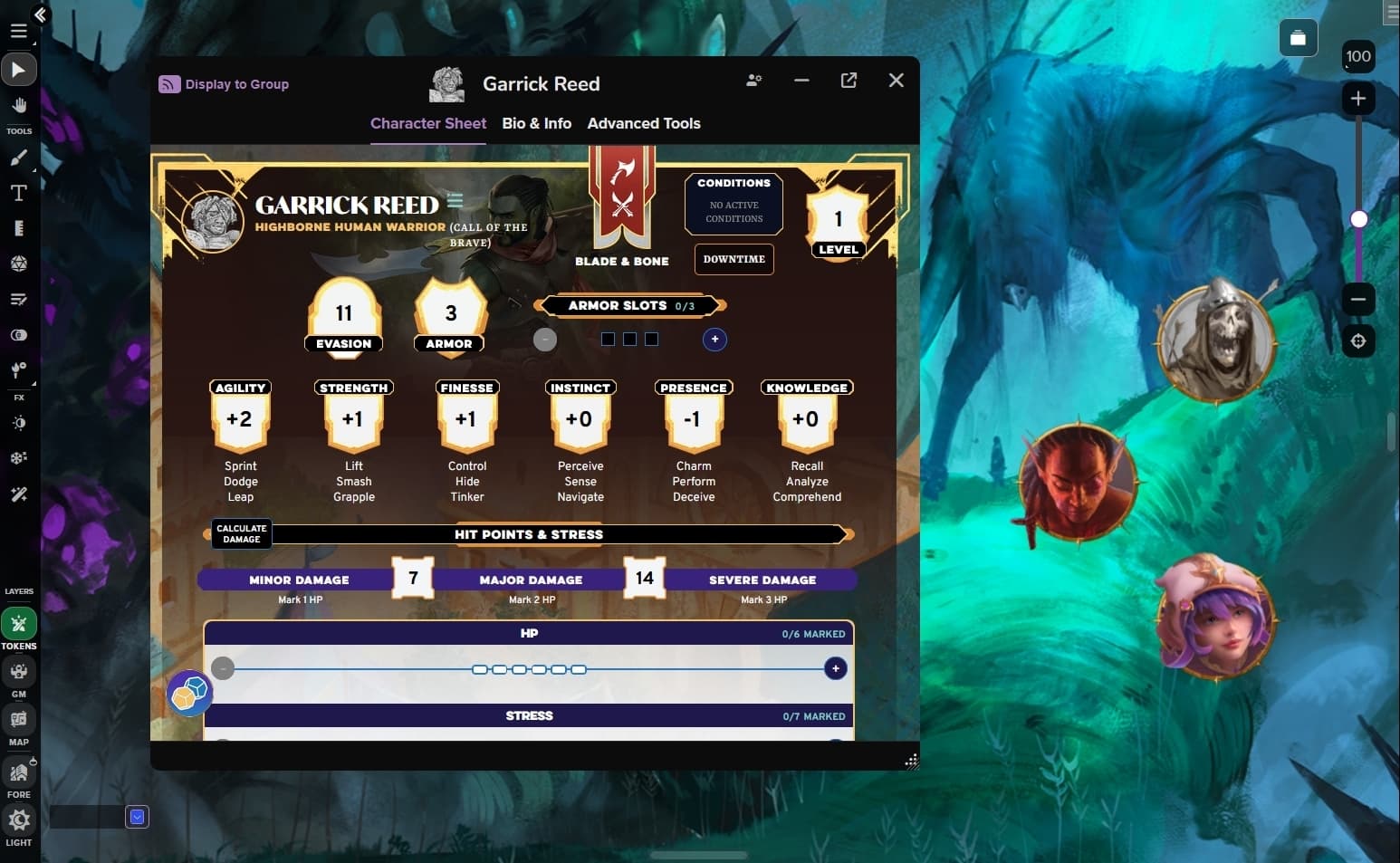Minimize the character sheet window
This screenshot has width=1400, height=863.
click(x=801, y=81)
